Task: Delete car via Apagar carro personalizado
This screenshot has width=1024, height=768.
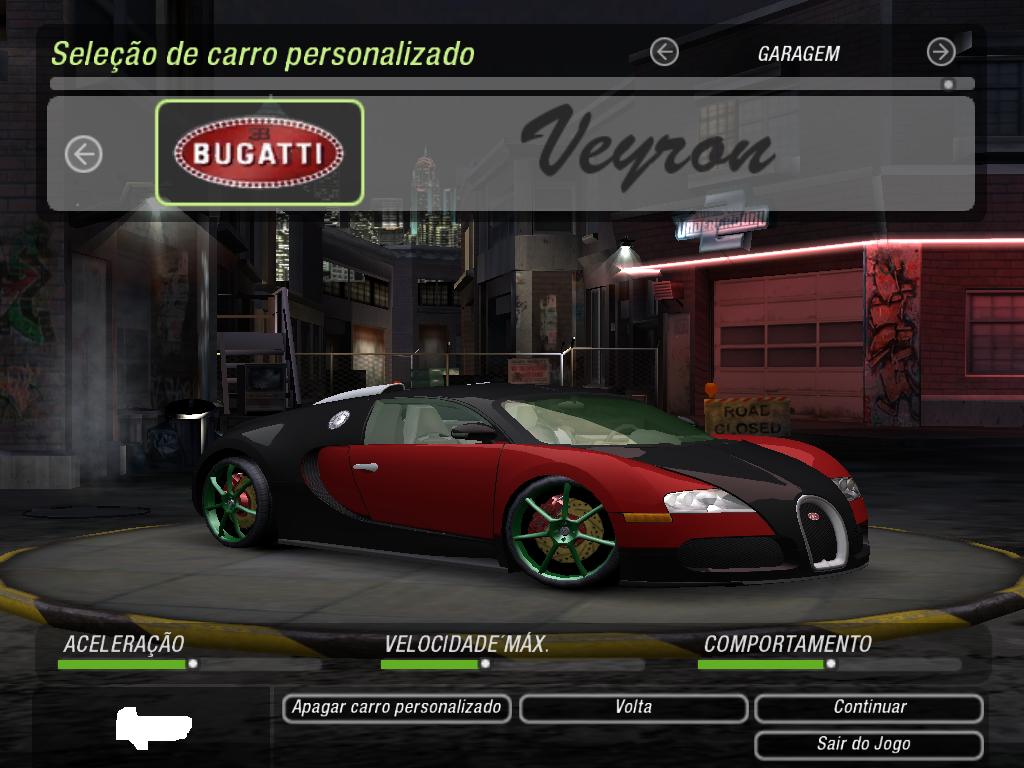Action: point(397,708)
